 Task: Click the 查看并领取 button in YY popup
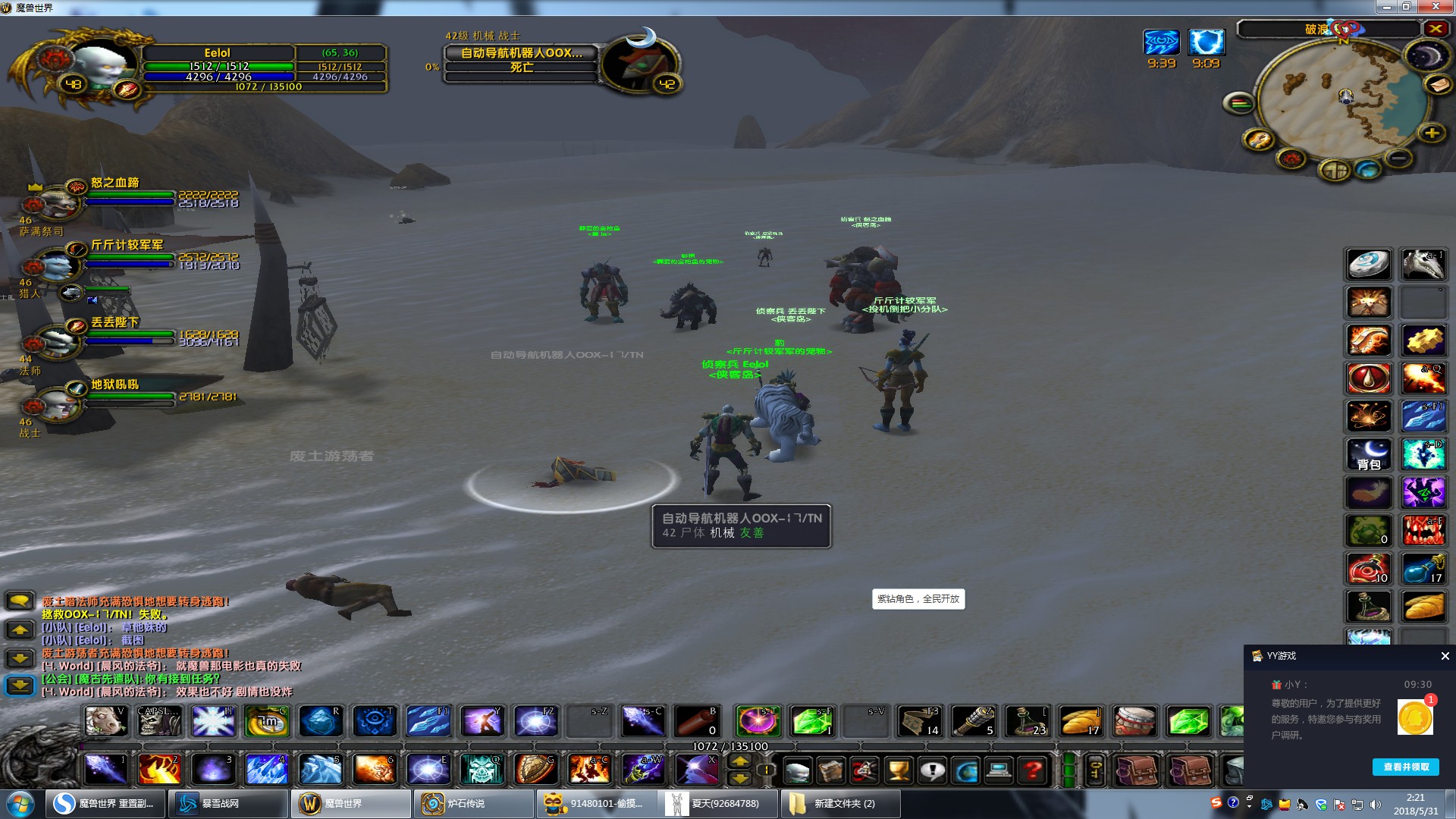(x=1405, y=767)
